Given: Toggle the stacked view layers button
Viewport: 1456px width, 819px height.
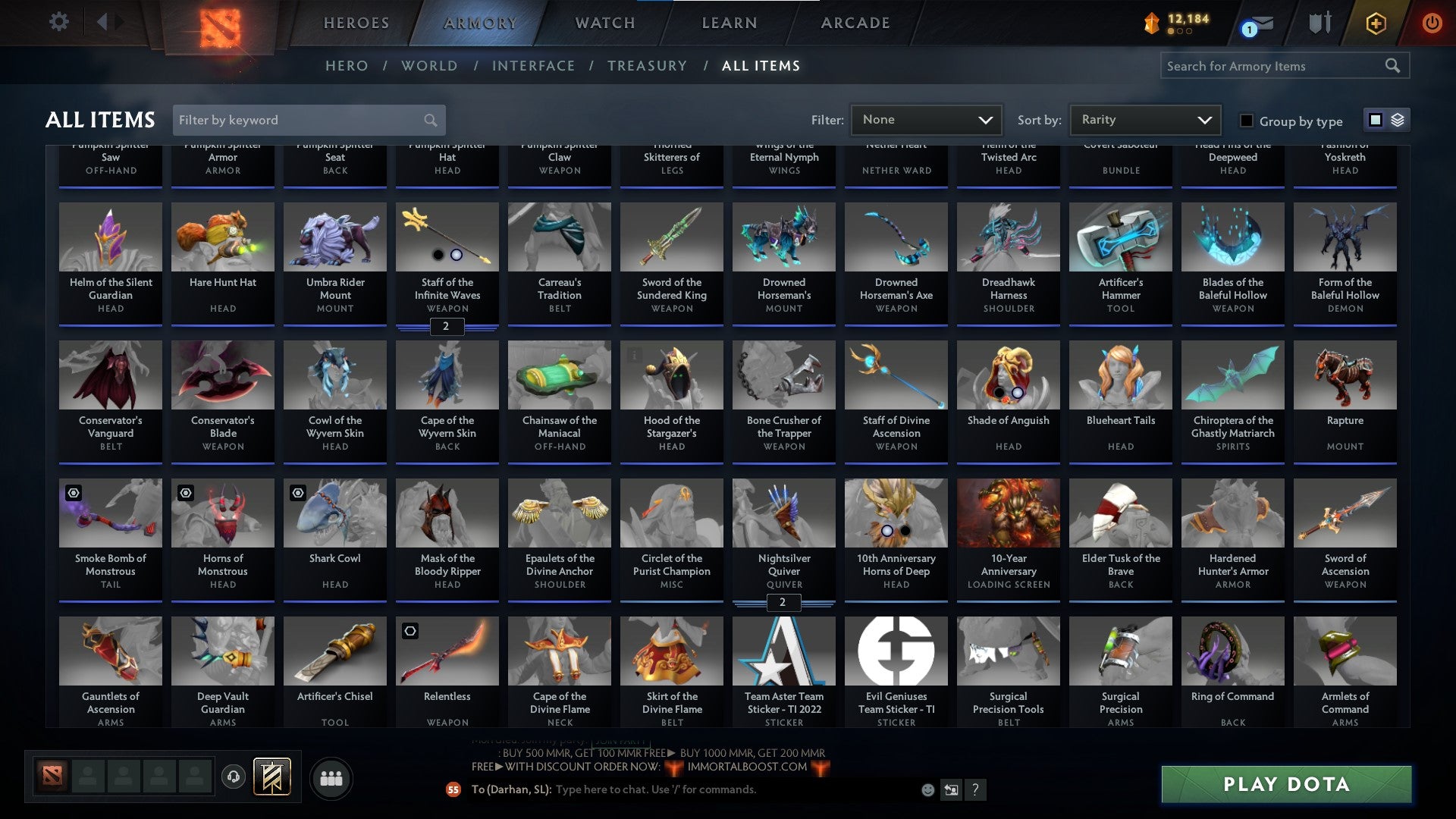Looking at the screenshot, I should (x=1397, y=120).
